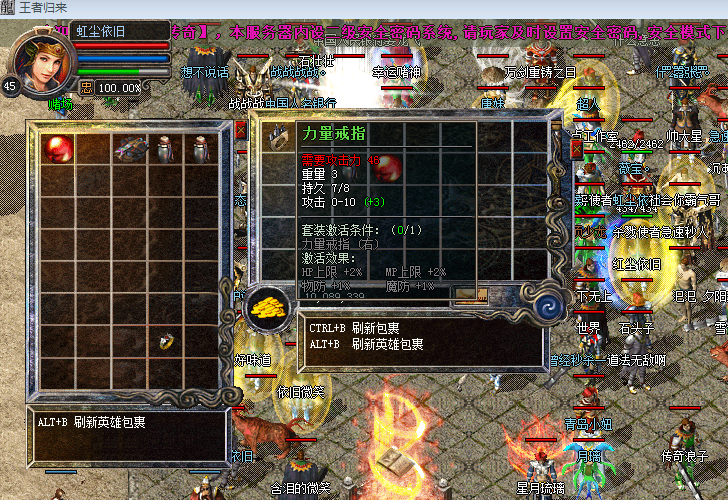Image resolution: width=728 pixels, height=500 pixels.
Task: Select the red orb item slot
Action: pos(57,149)
